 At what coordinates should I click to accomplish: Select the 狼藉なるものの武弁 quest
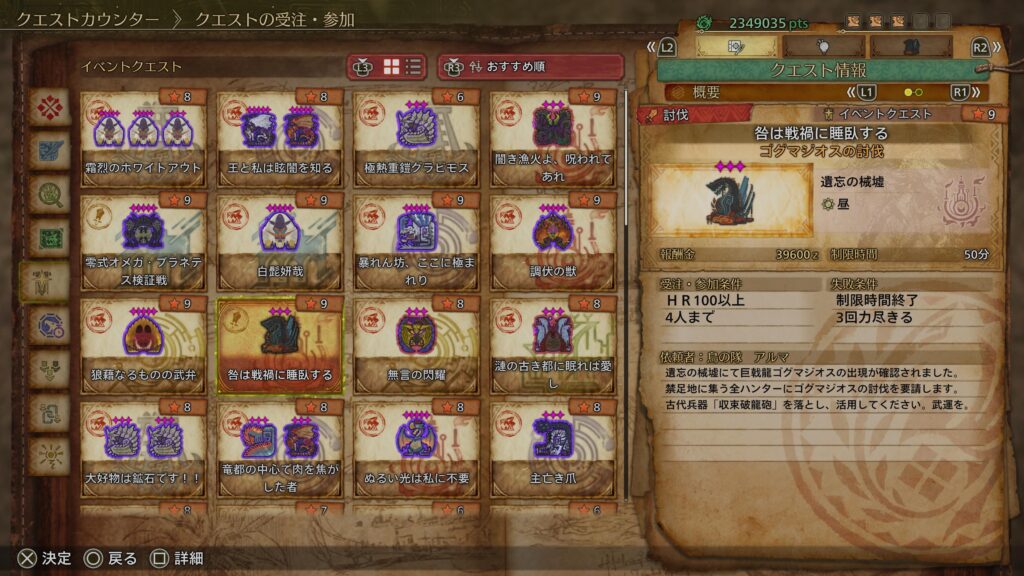(x=143, y=351)
